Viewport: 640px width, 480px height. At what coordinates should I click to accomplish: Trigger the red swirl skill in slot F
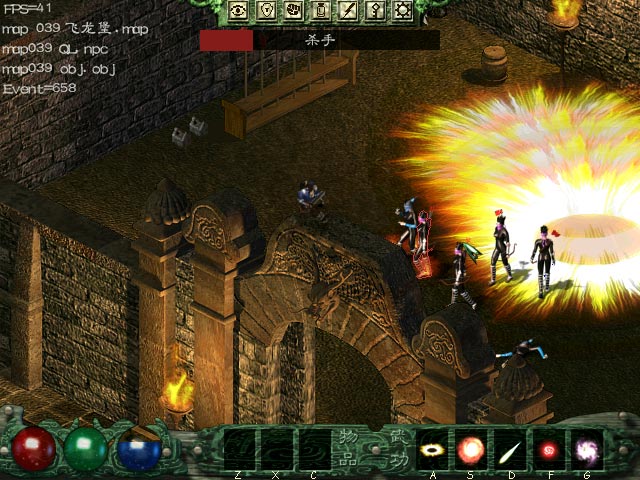[x=548, y=447]
